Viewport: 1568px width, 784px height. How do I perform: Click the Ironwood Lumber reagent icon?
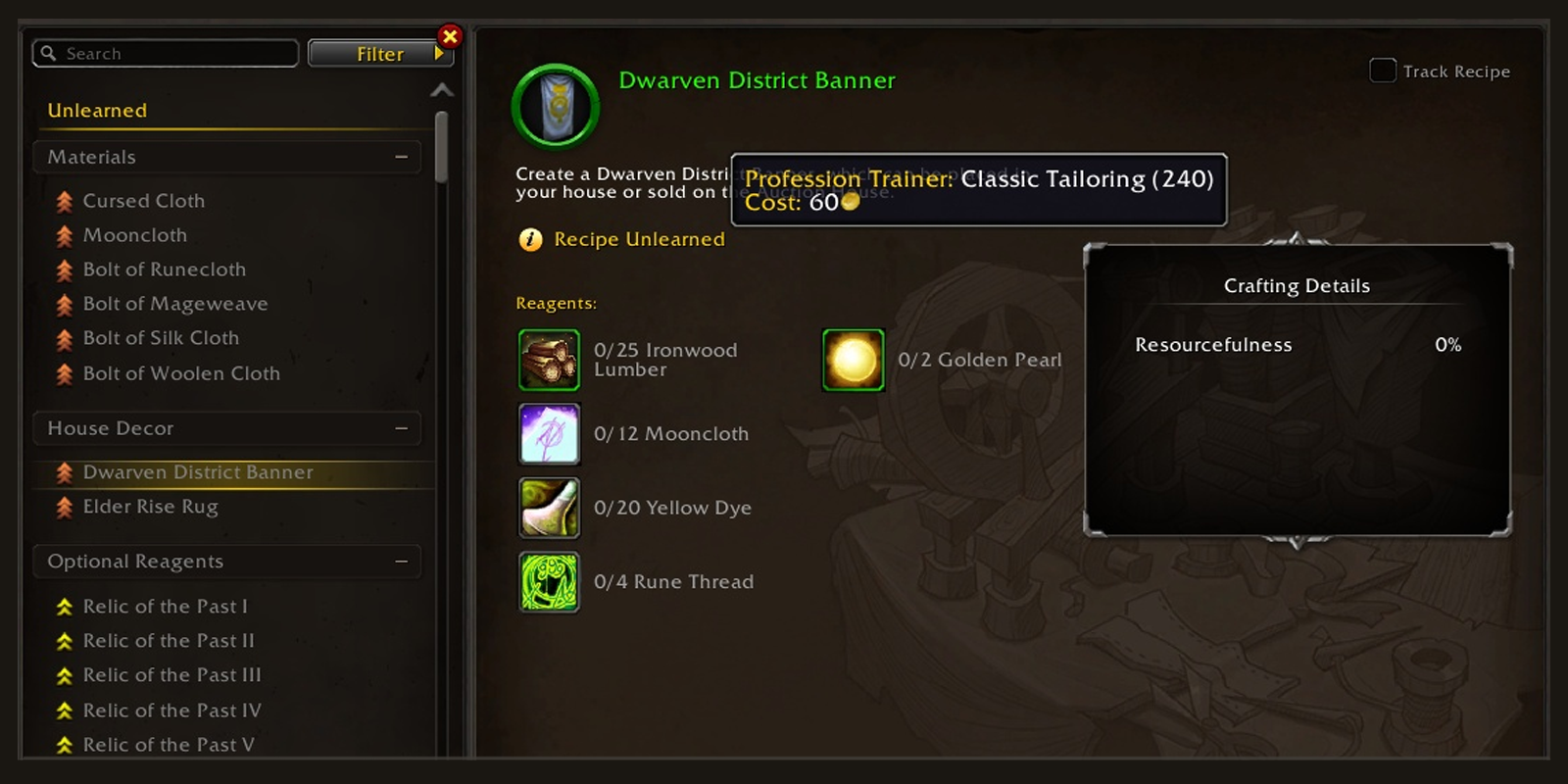(x=549, y=360)
